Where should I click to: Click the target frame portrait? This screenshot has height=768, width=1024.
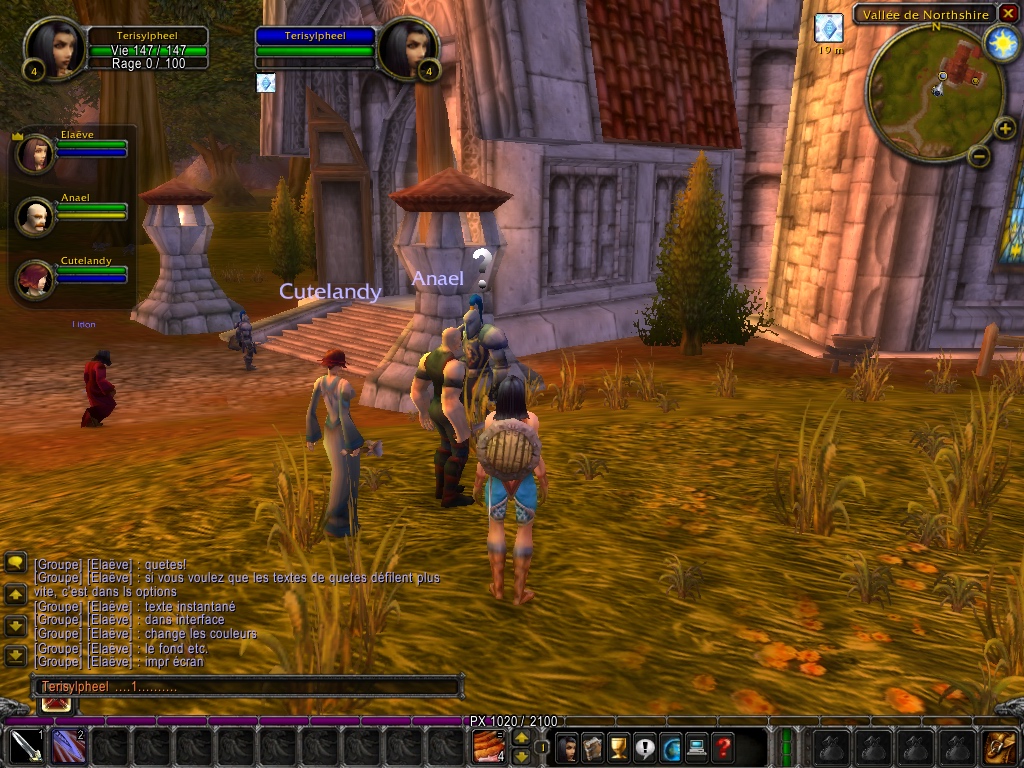(x=404, y=48)
